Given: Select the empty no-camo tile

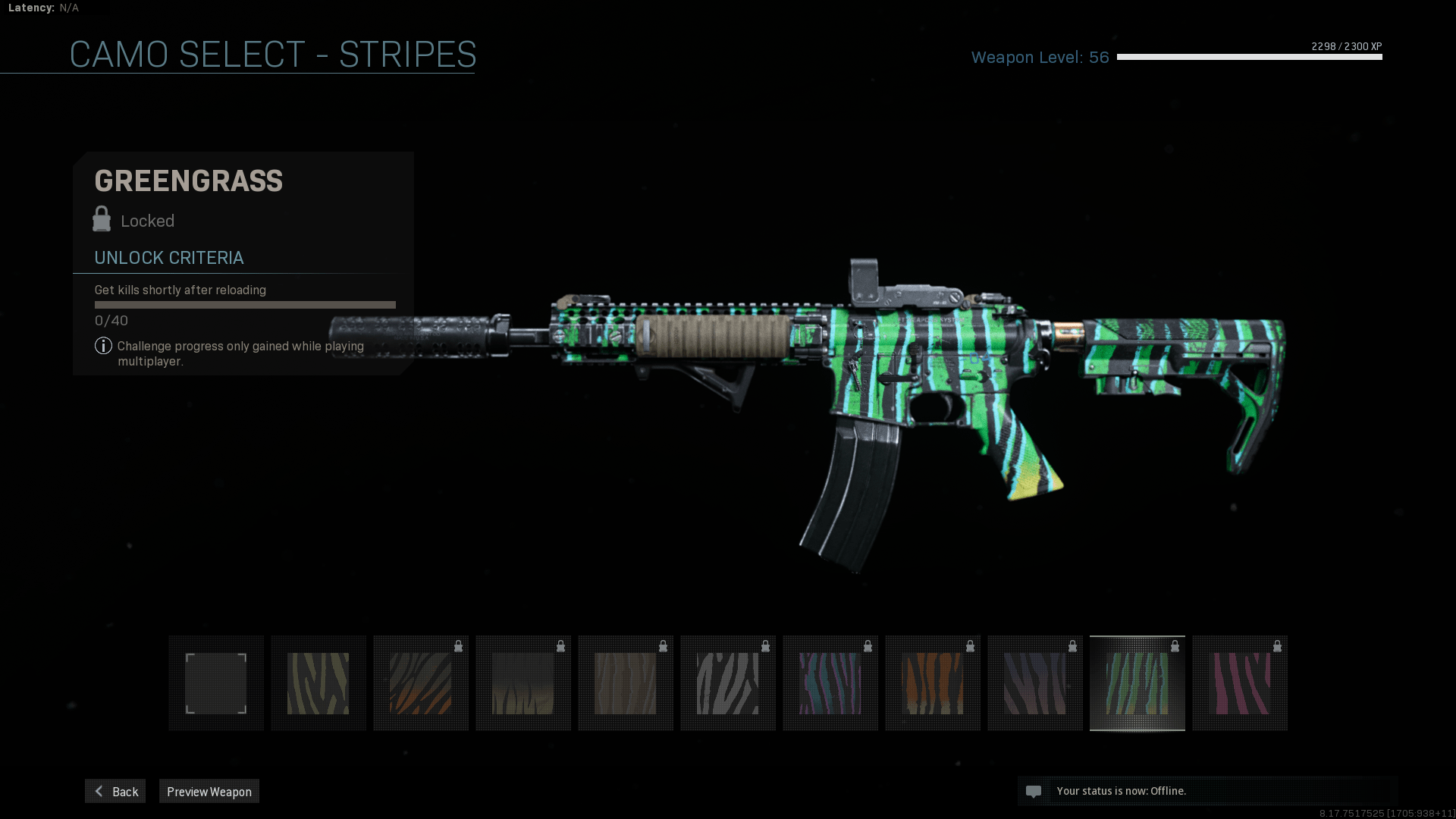Looking at the screenshot, I should 216,683.
